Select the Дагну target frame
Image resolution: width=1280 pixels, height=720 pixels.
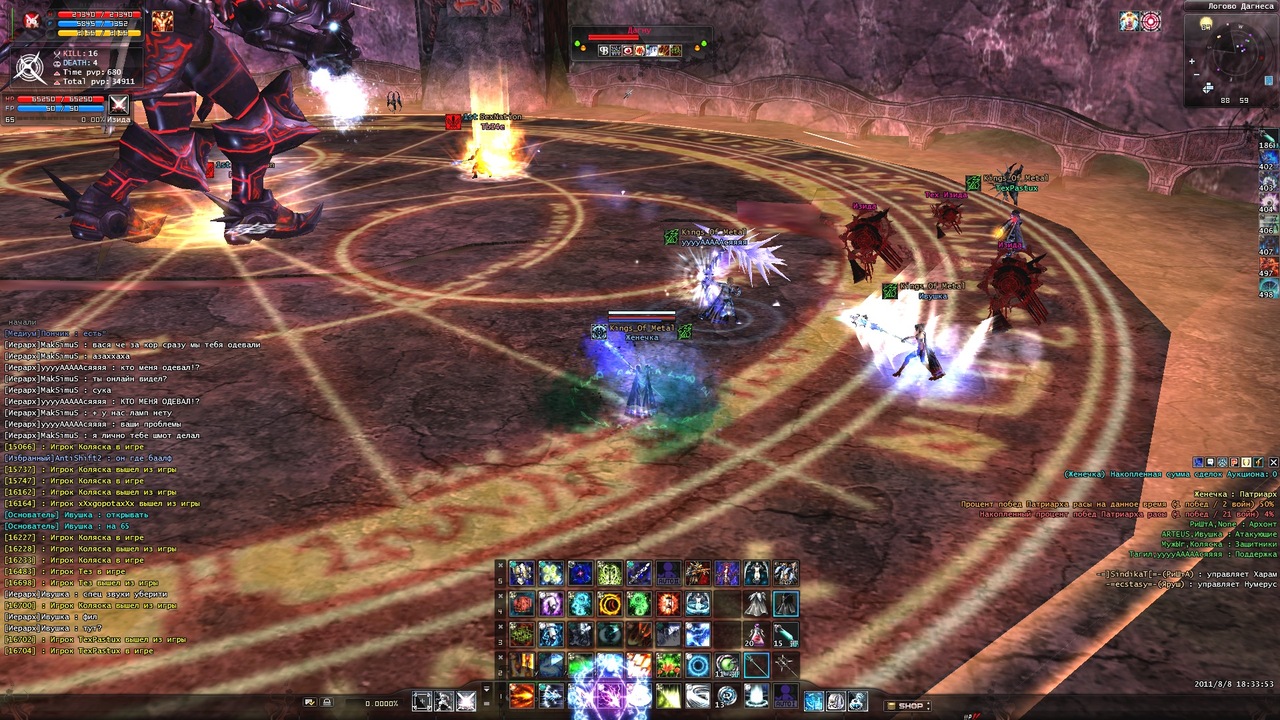click(640, 42)
